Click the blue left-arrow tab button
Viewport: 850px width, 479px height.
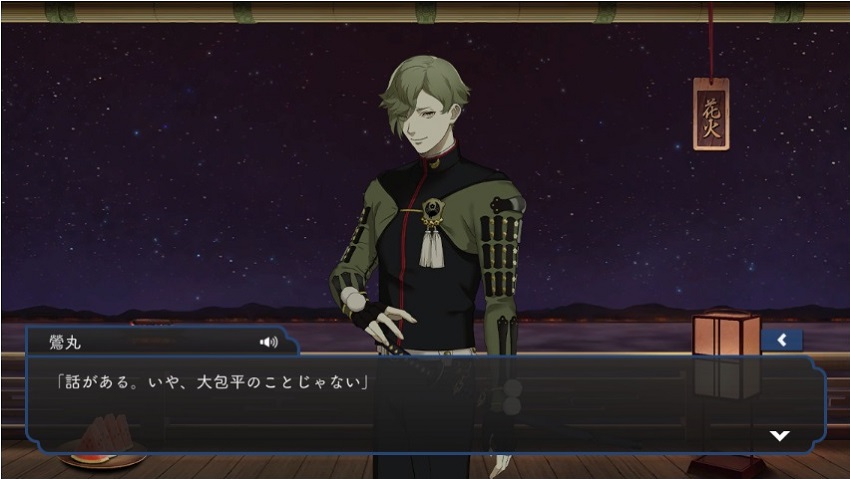tap(781, 340)
